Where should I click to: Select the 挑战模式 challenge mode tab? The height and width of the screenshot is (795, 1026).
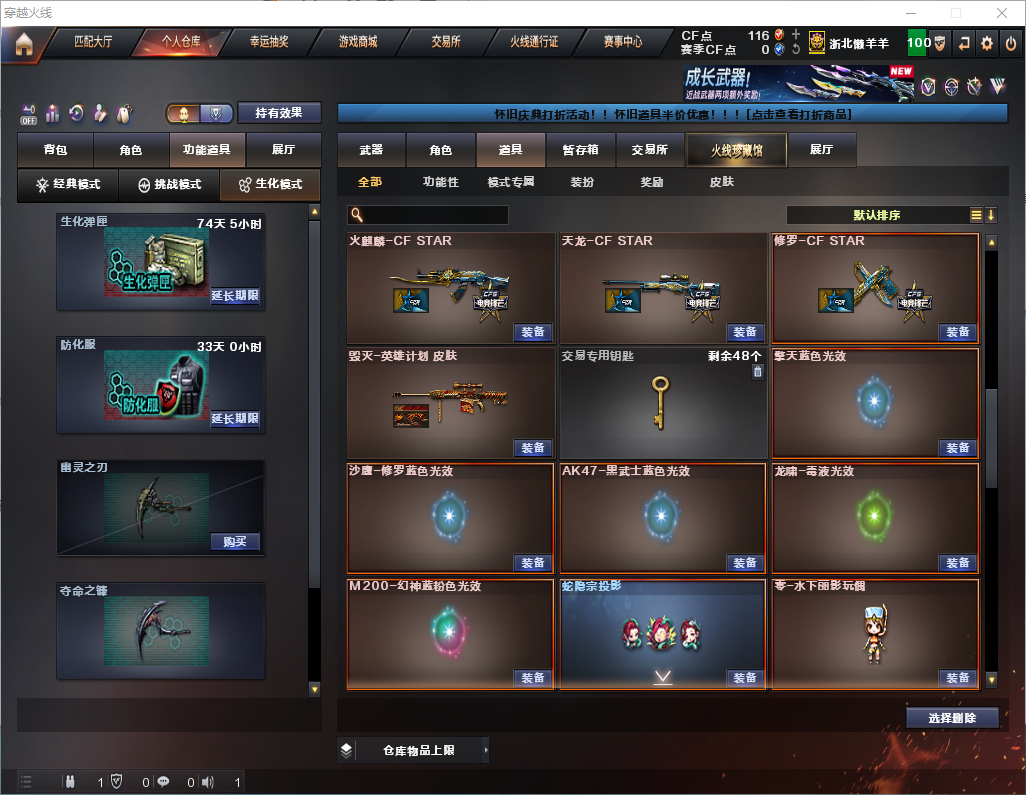point(169,185)
